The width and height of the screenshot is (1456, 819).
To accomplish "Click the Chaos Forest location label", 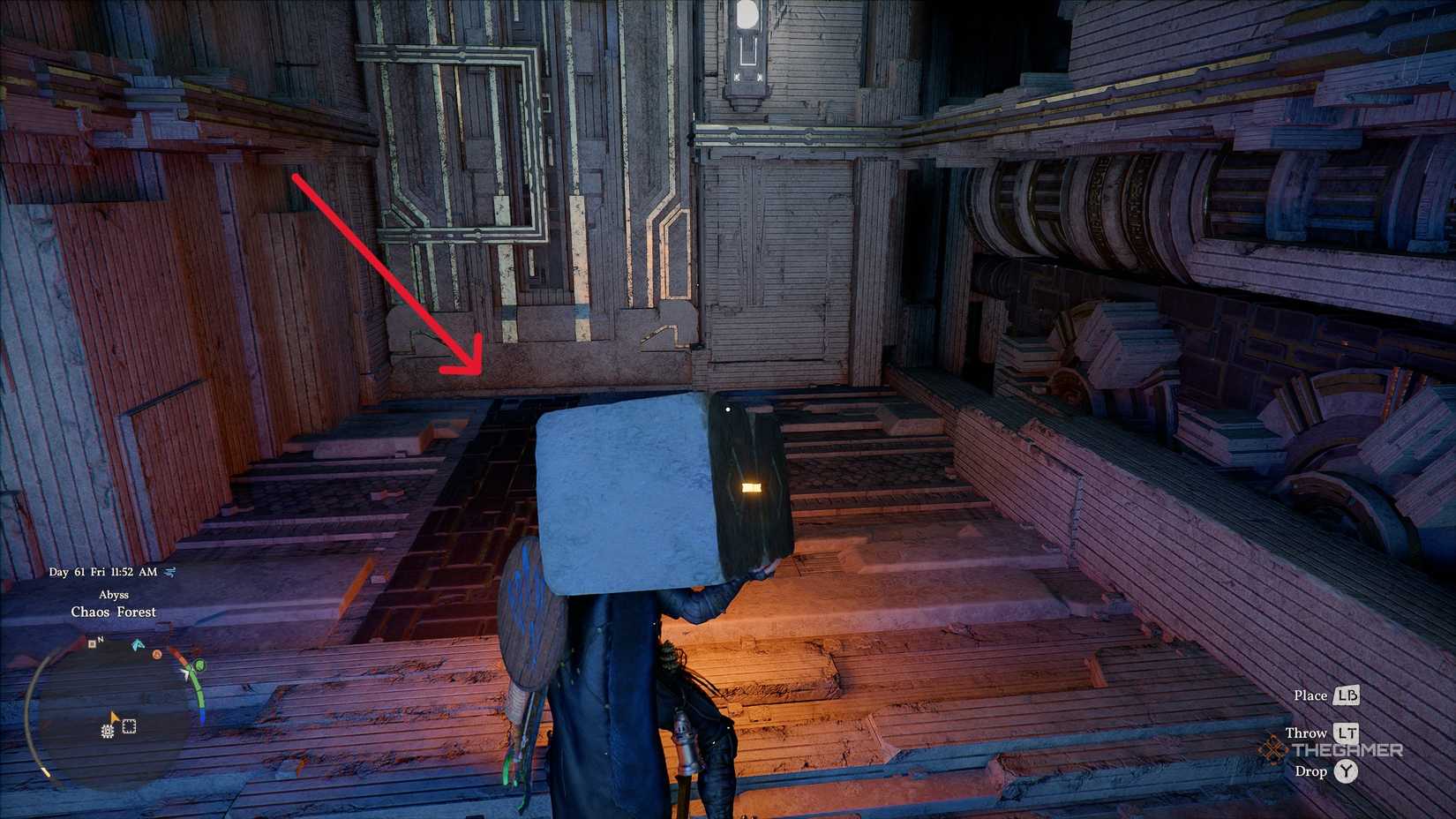I will point(114,612).
